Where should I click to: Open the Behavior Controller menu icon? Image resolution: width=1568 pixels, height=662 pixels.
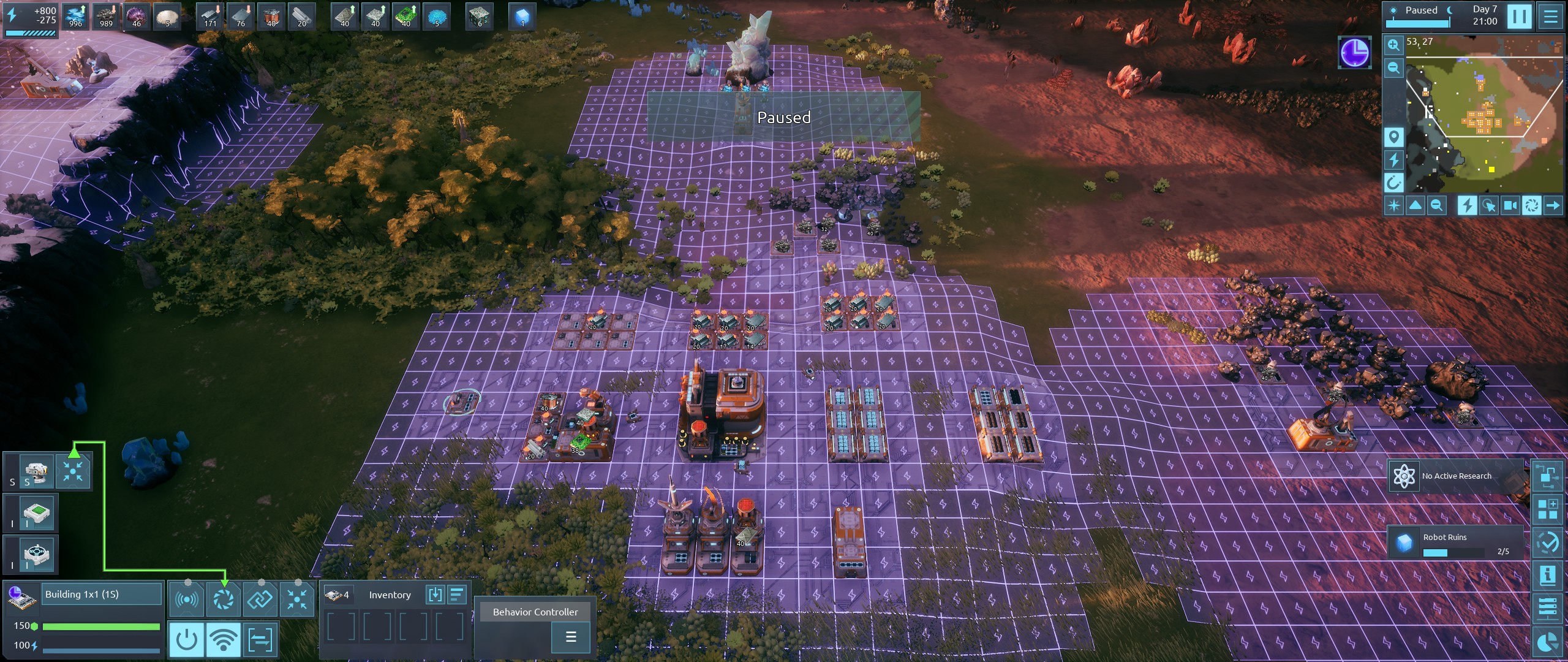[570, 637]
